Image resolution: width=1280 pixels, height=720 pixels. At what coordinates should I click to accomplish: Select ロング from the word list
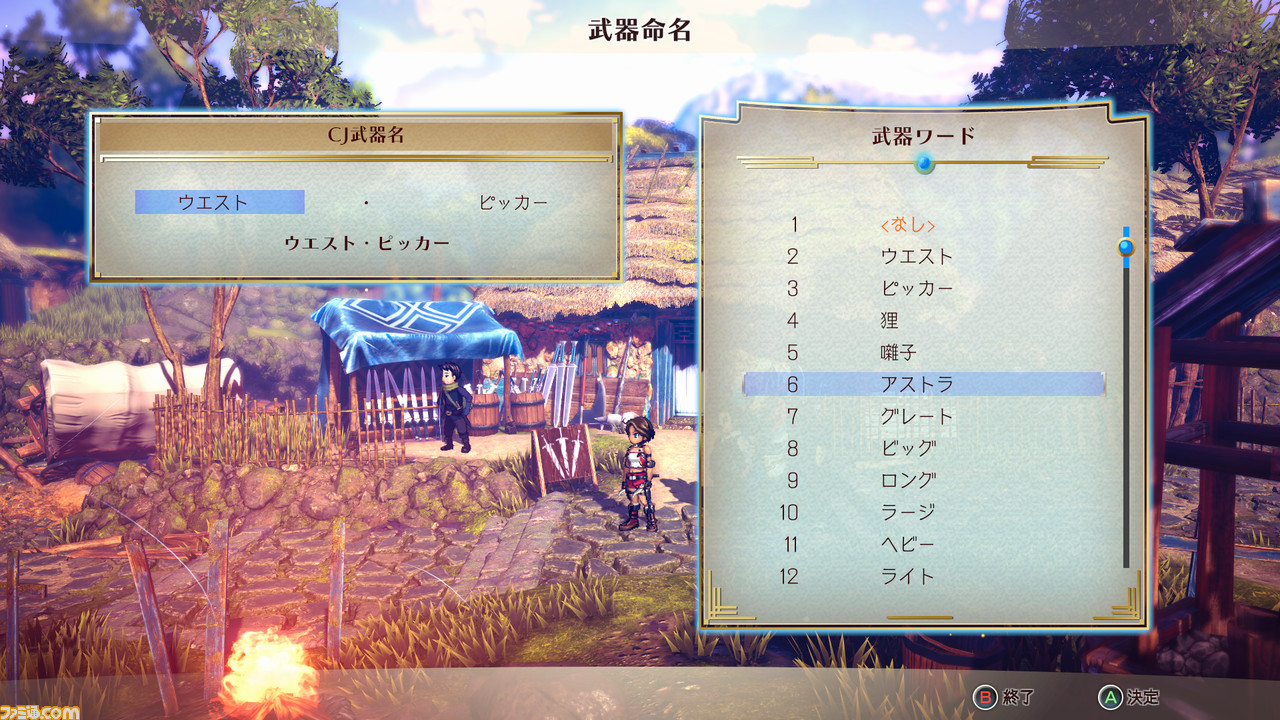(908, 480)
